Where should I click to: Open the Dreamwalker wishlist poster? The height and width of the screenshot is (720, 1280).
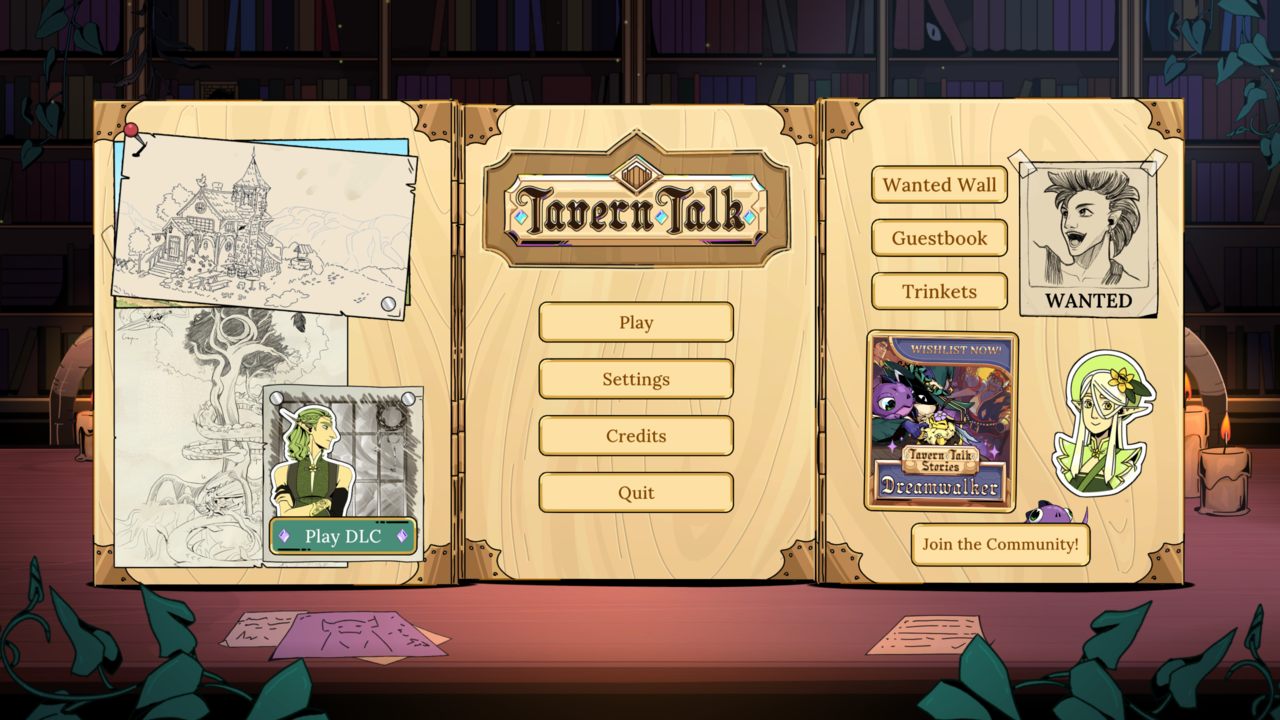tap(941, 420)
